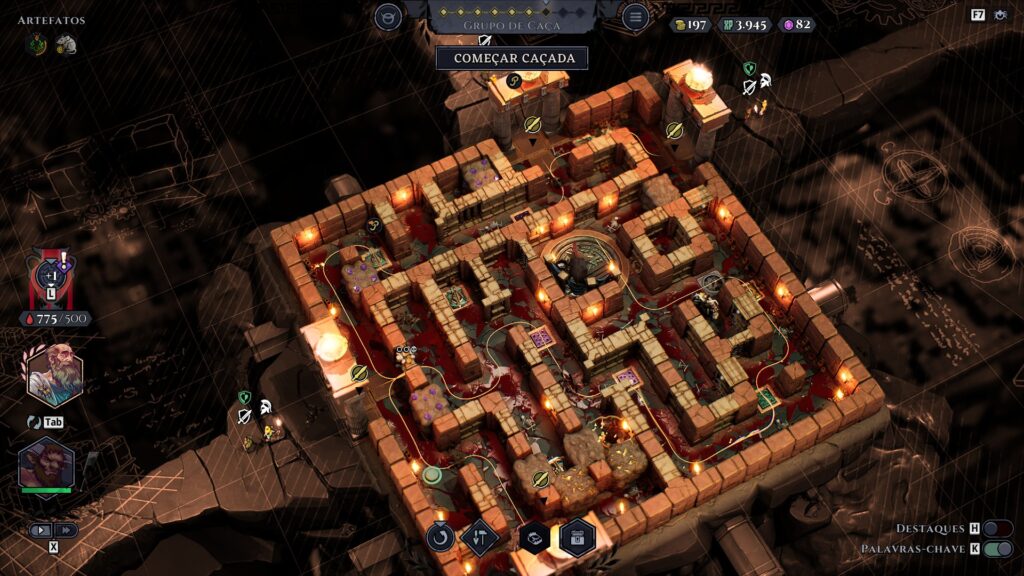
Task: Open the treasure chest hexagon button
Action: (x=577, y=537)
